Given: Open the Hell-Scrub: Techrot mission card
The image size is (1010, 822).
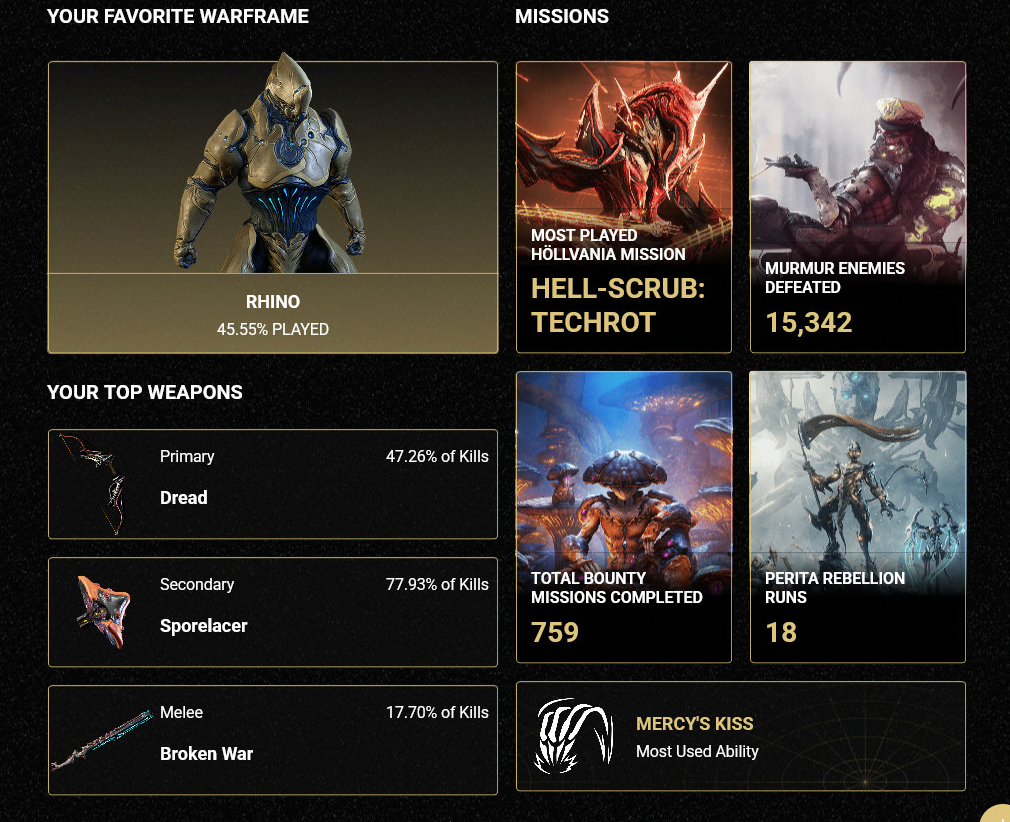Looking at the screenshot, I should pyautogui.click(x=624, y=207).
